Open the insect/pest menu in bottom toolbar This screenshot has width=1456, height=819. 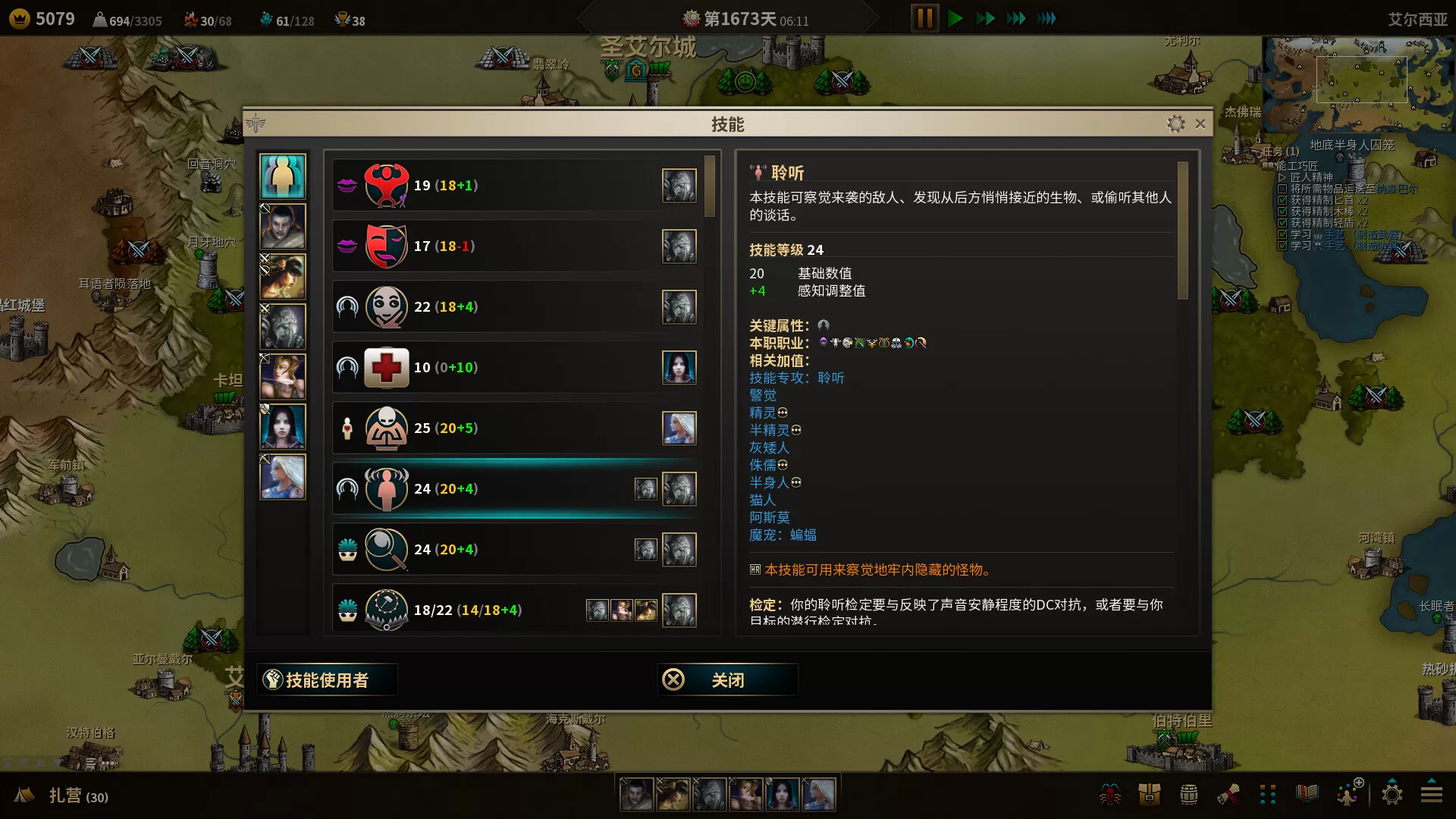click(x=1109, y=794)
